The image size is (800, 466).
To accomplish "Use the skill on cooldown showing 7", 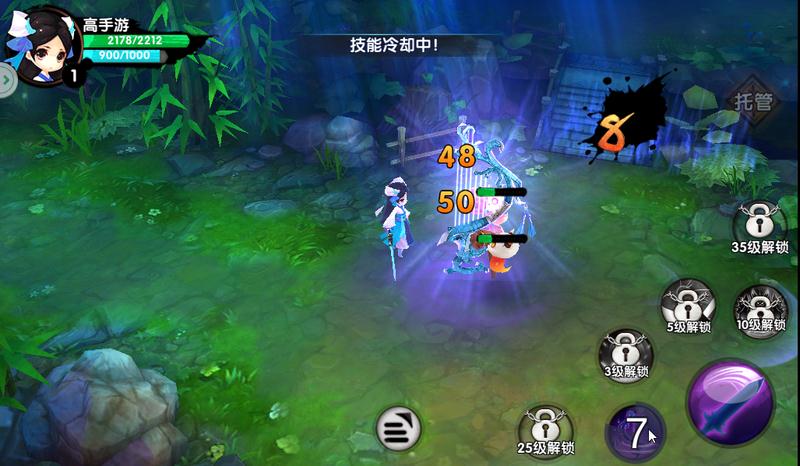I will (x=635, y=432).
